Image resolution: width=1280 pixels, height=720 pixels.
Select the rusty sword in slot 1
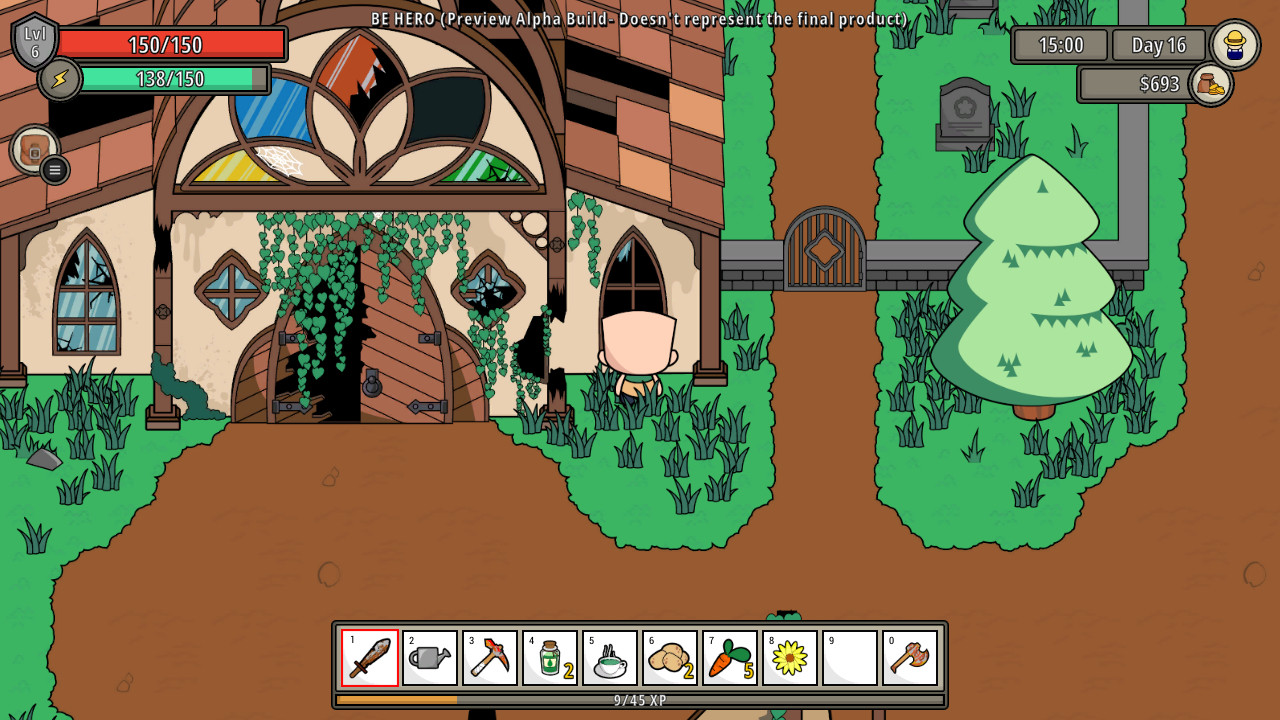(369, 657)
